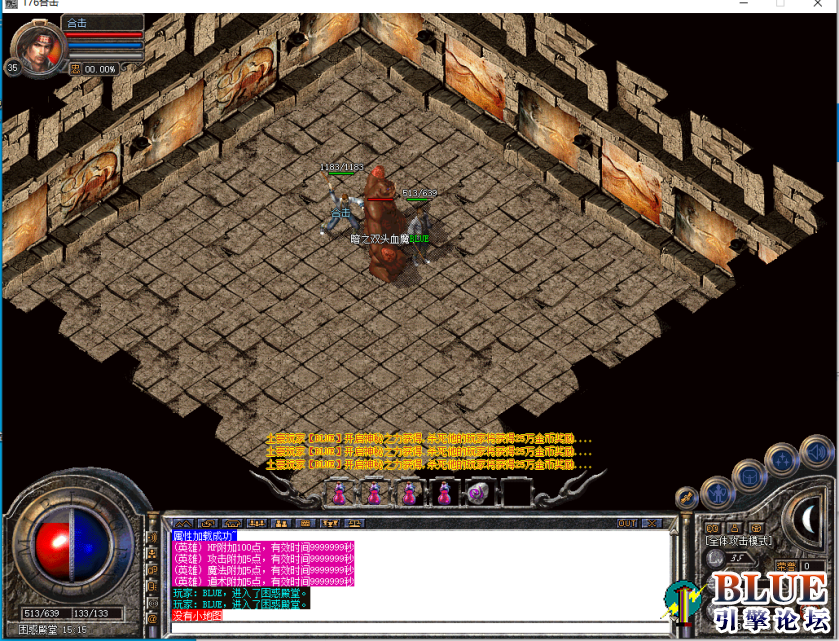Open the character status round button
The width and height of the screenshot is (839, 641).
[718, 492]
